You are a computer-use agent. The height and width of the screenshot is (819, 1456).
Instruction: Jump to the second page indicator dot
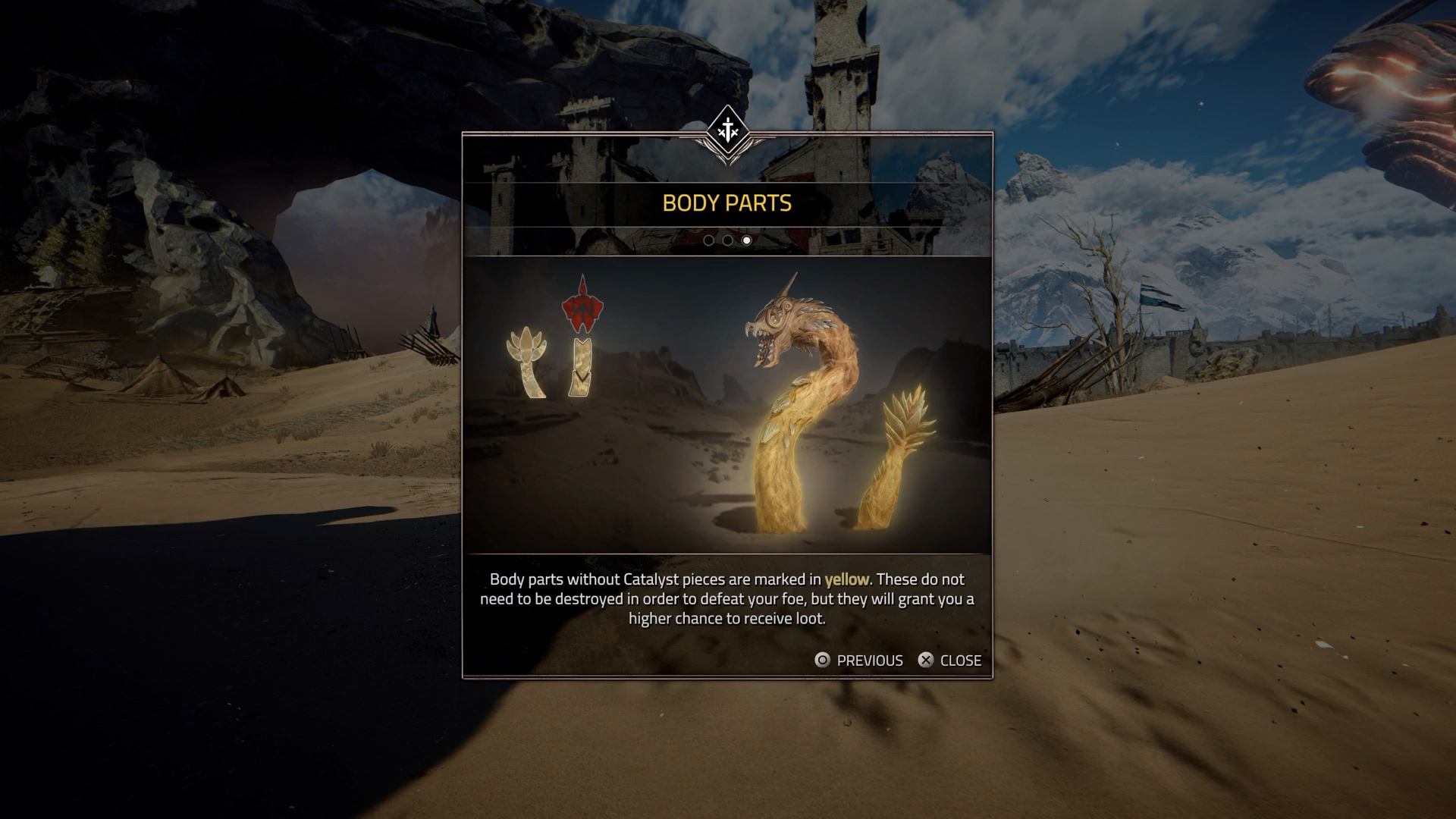coord(727,240)
